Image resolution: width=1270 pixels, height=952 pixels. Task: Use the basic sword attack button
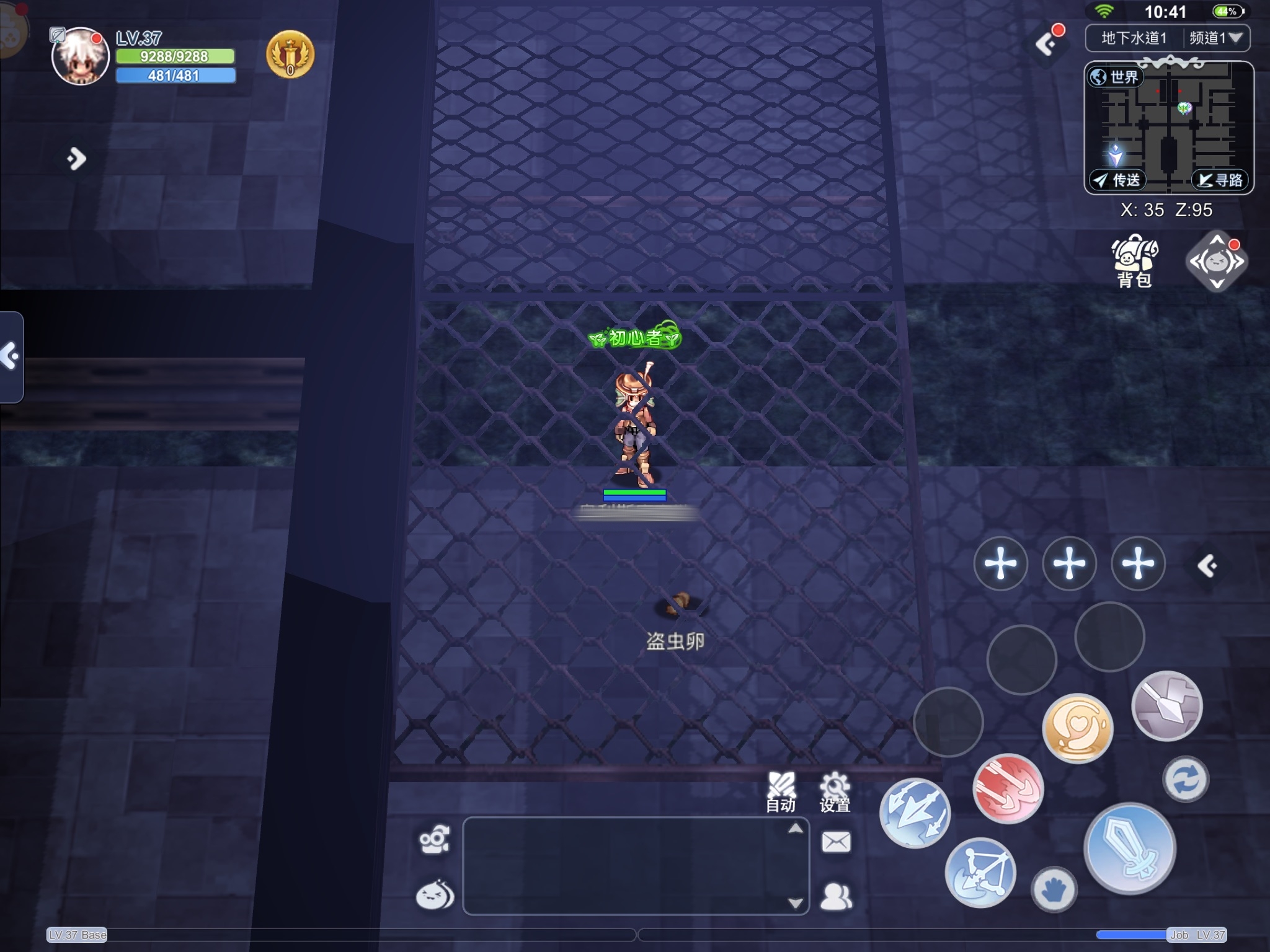[x=1130, y=848]
